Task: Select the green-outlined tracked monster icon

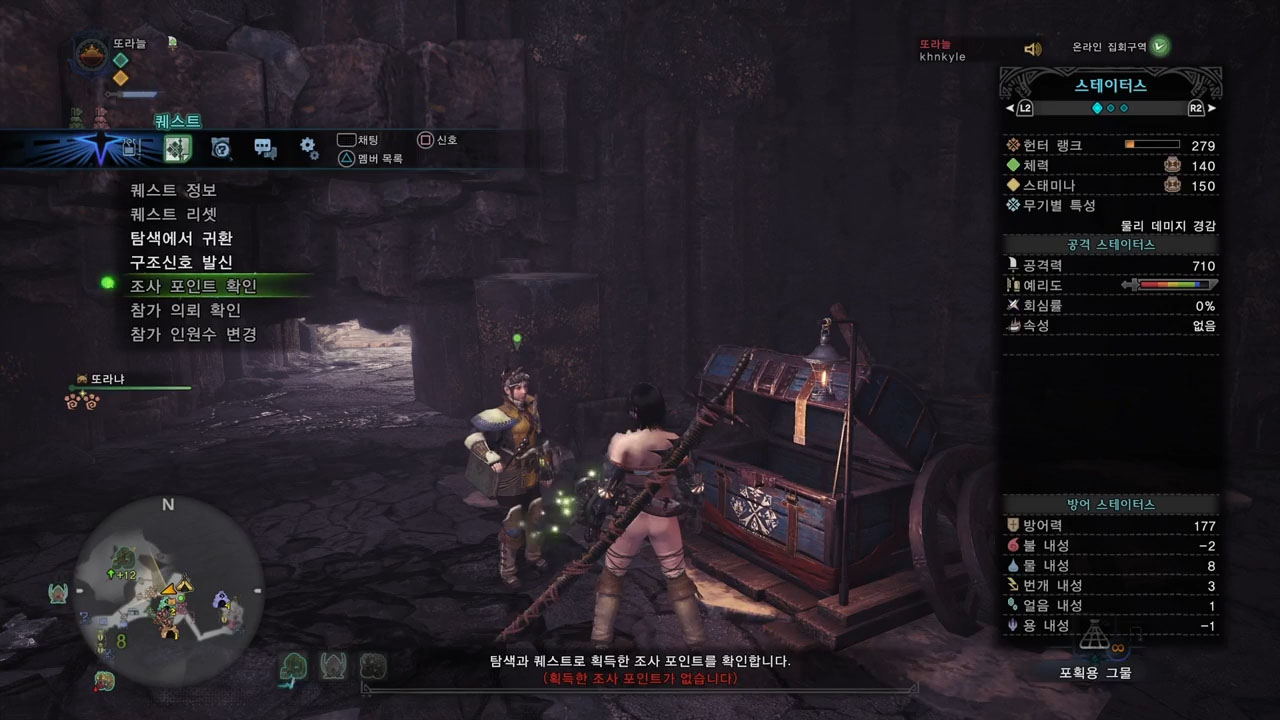Action: point(293,667)
